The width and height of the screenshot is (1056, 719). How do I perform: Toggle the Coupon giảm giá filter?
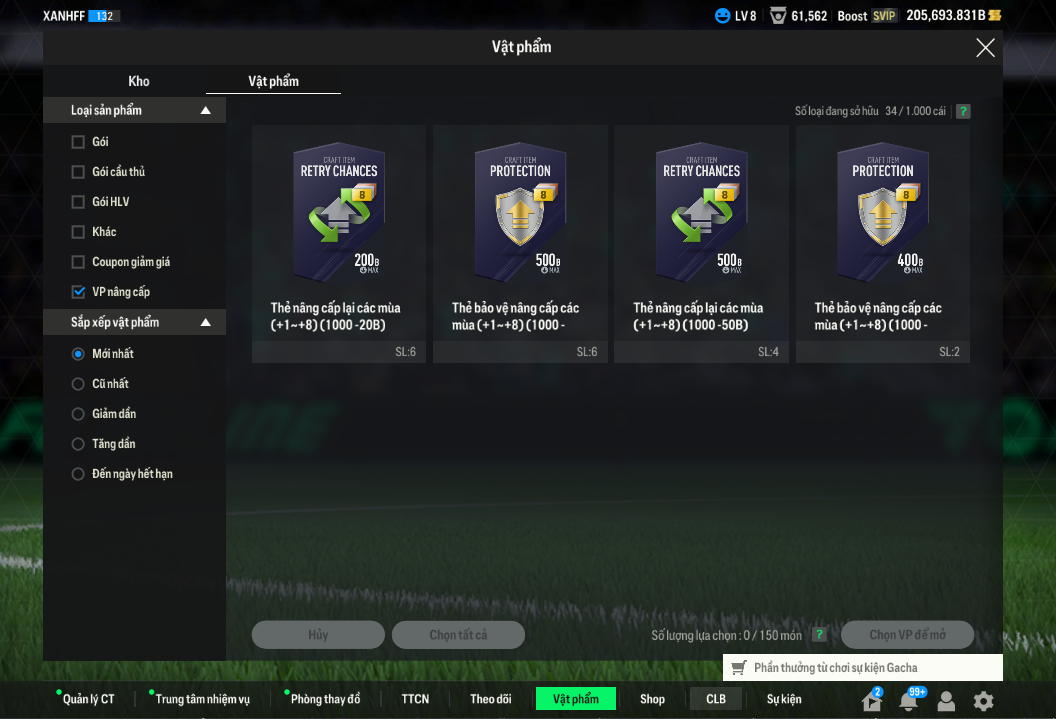(x=78, y=262)
